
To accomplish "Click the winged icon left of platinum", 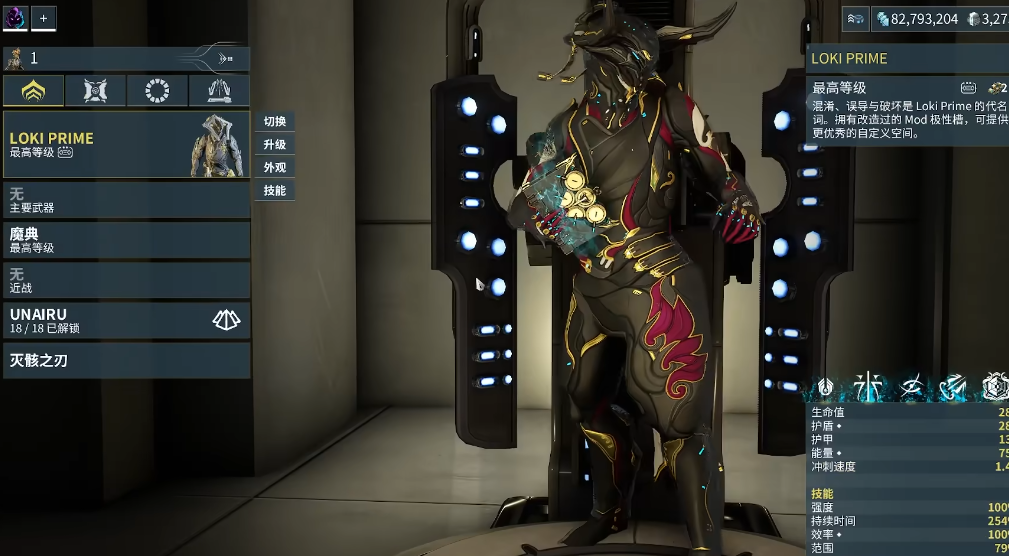I will pos(856,18).
